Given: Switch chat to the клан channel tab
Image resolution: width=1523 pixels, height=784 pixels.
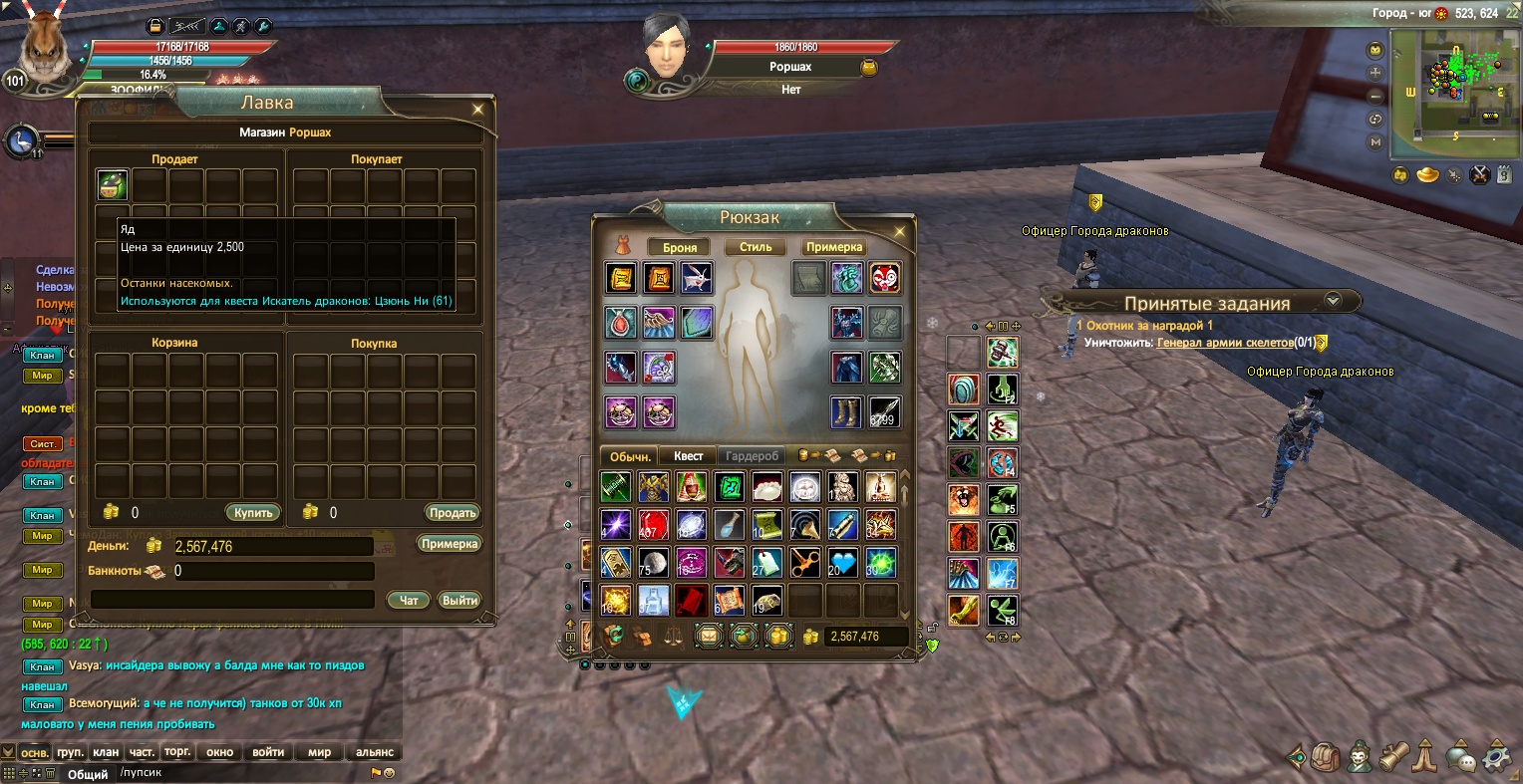Looking at the screenshot, I should tap(106, 752).
